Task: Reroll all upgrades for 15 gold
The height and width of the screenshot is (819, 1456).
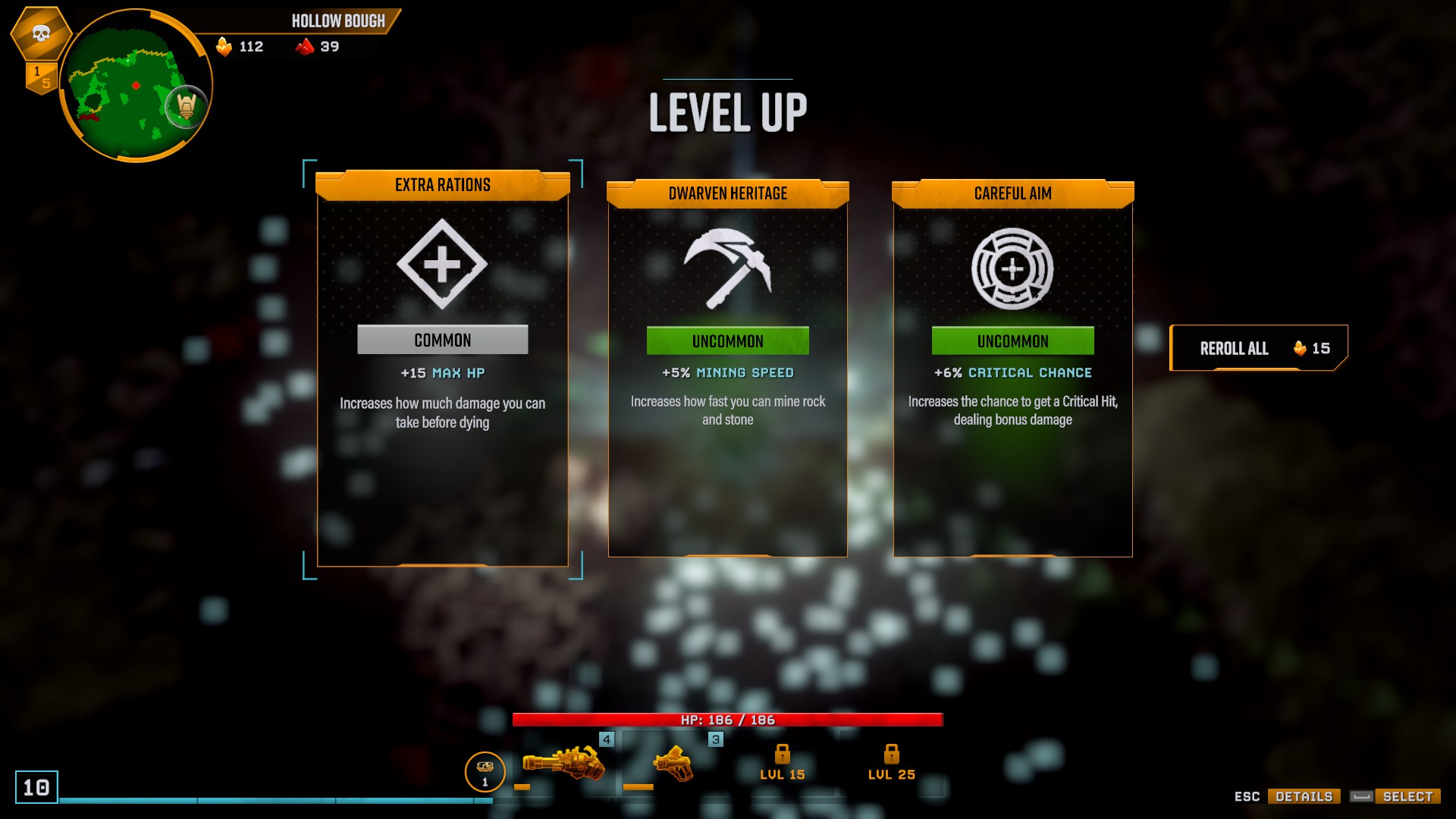Action: coord(1258,348)
